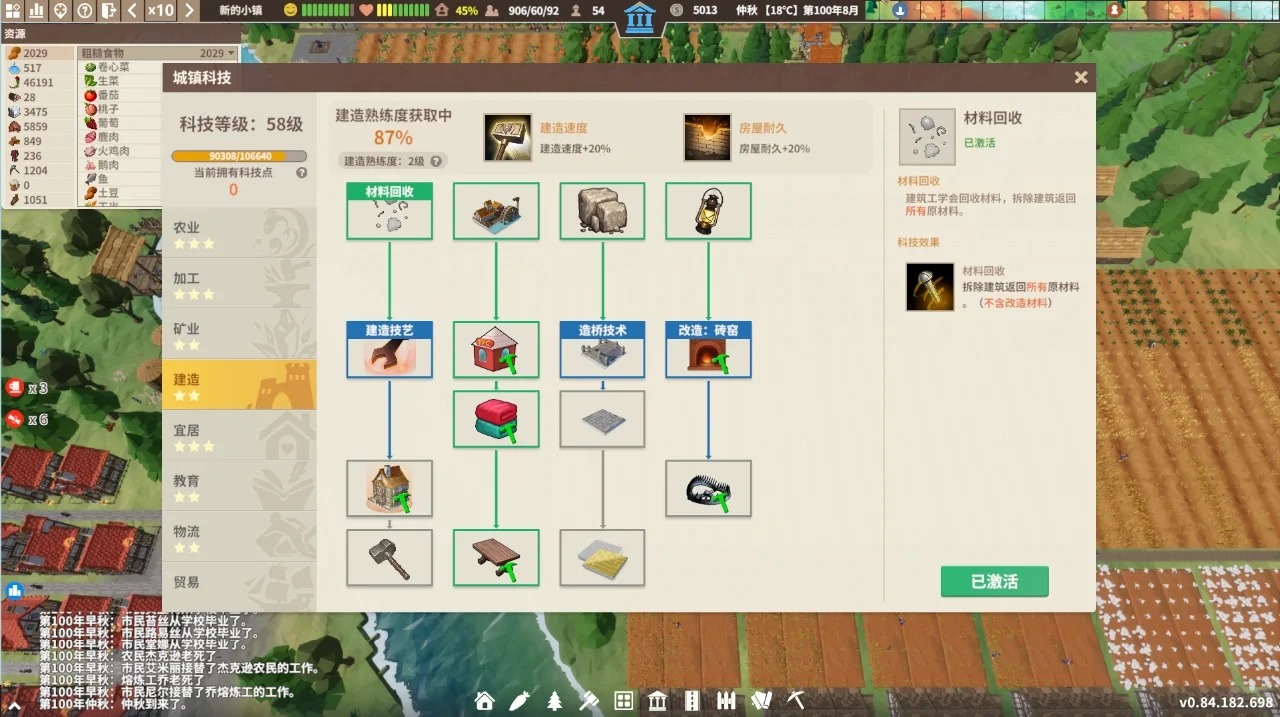Select the 矿业 technology category
This screenshot has width=1280, height=717.
pos(238,335)
